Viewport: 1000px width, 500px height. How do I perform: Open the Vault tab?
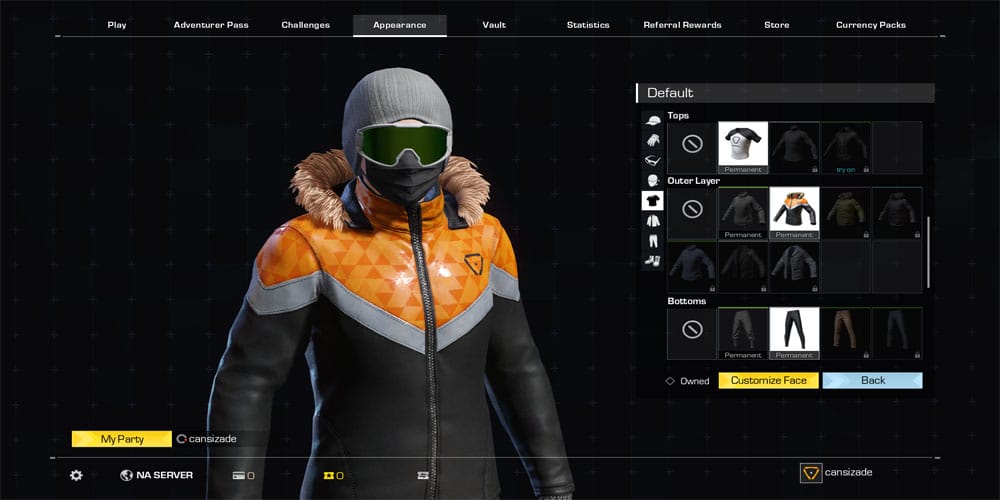[x=494, y=25]
